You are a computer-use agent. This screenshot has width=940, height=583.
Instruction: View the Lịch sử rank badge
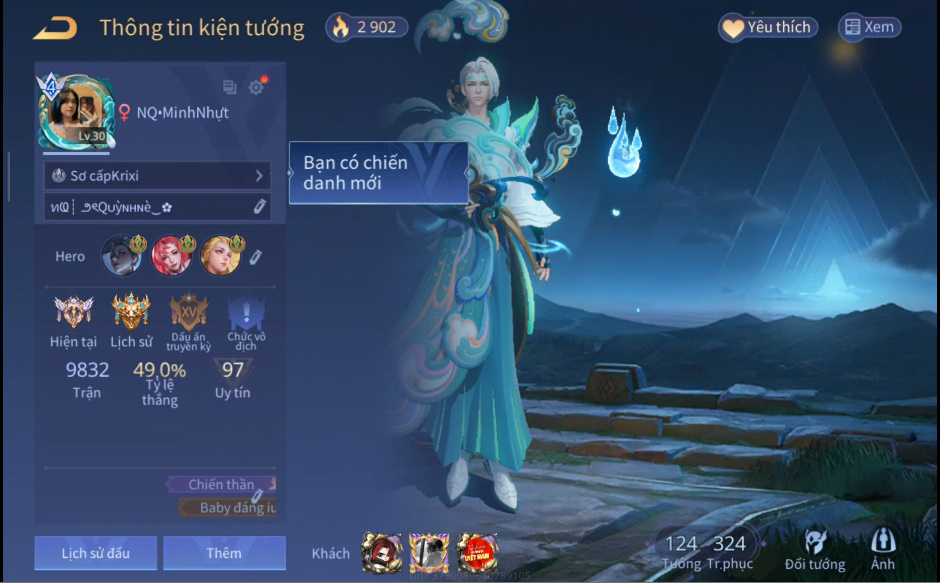131,312
